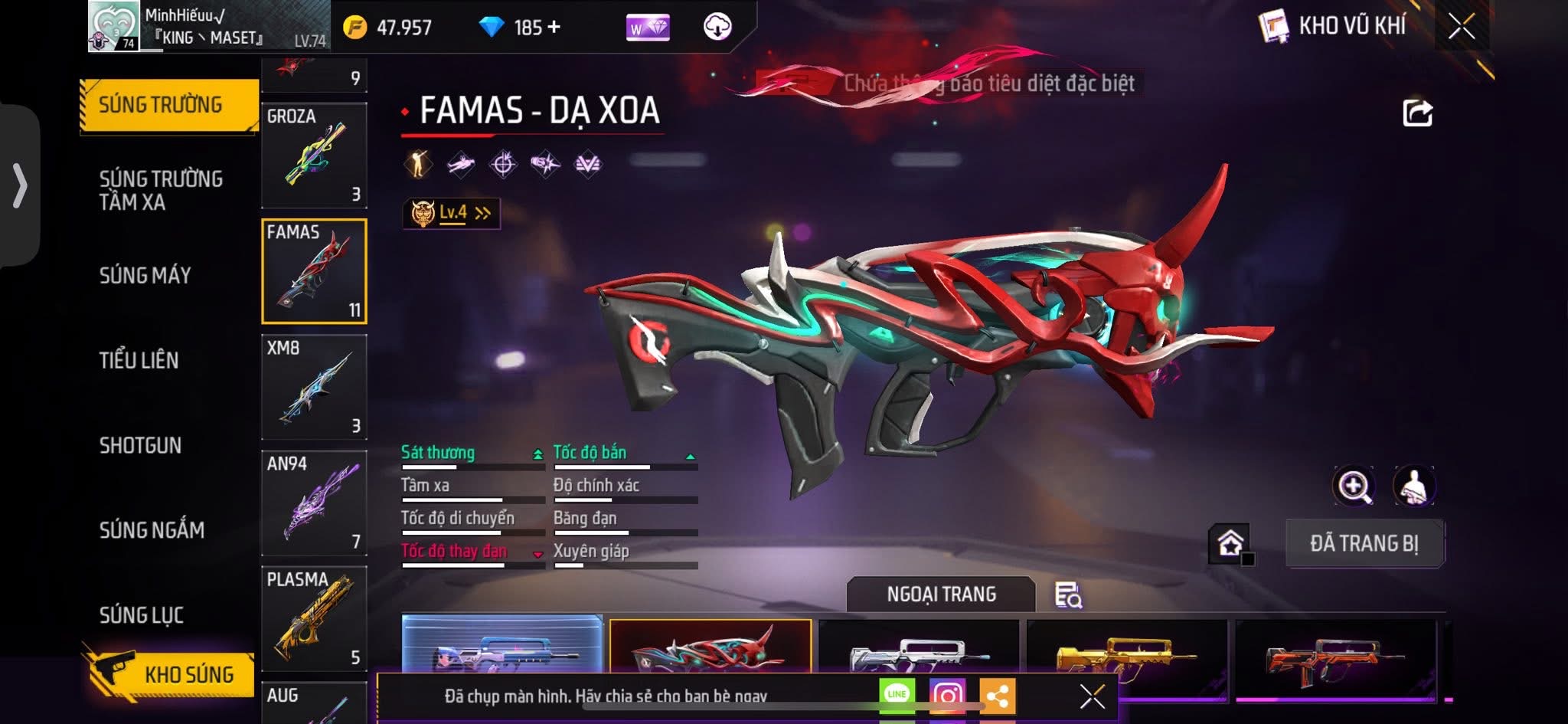Switch to Súng Trường Tầm Xa category
1568x724 pixels.
click(x=161, y=190)
